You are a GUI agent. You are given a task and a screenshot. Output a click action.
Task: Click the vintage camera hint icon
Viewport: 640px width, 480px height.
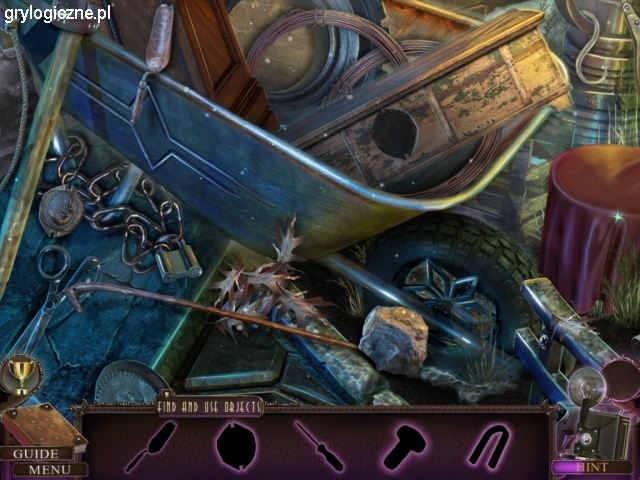(596, 410)
